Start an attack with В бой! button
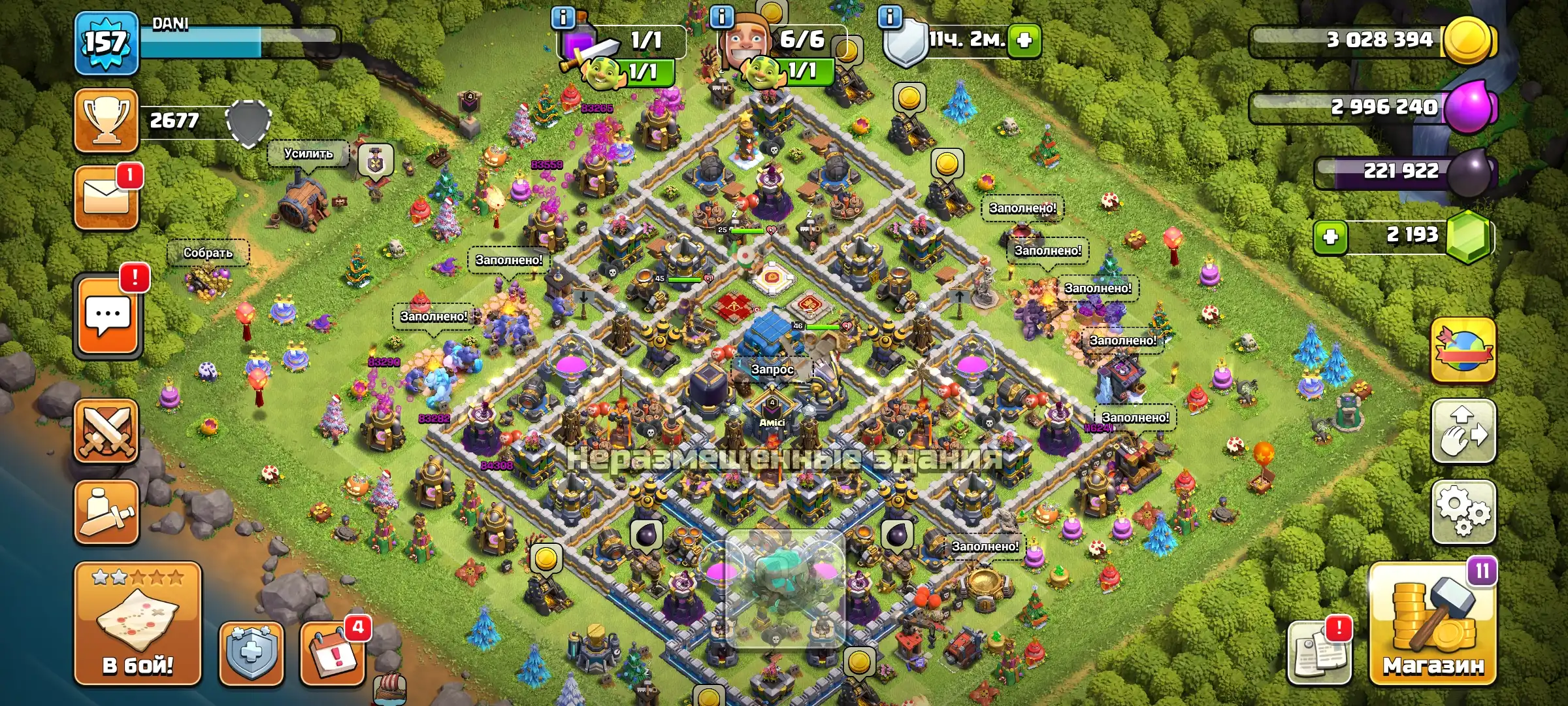Screen dimensions: 1568x706 coord(138,624)
